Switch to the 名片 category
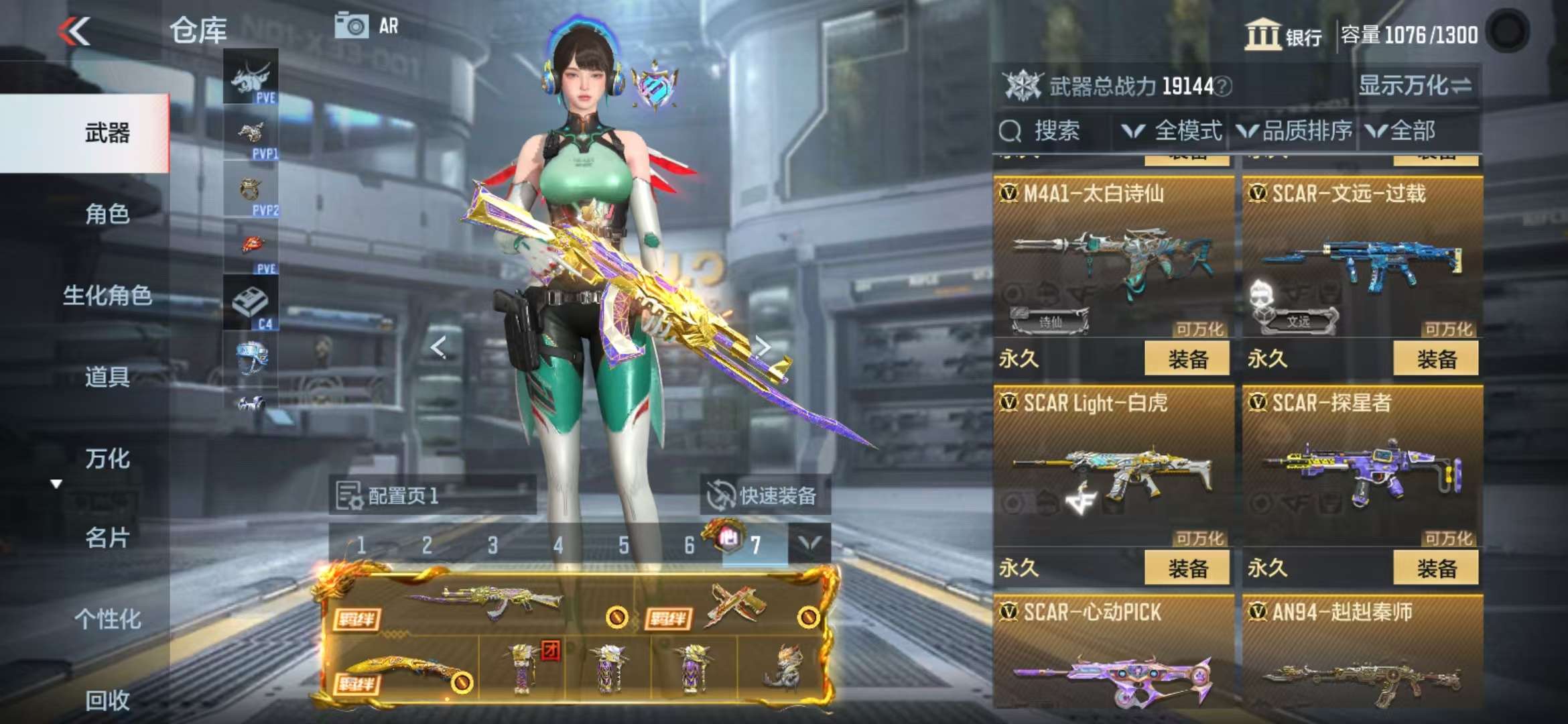The width and height of the screenshot is (1568, 724). coord(107,538)
